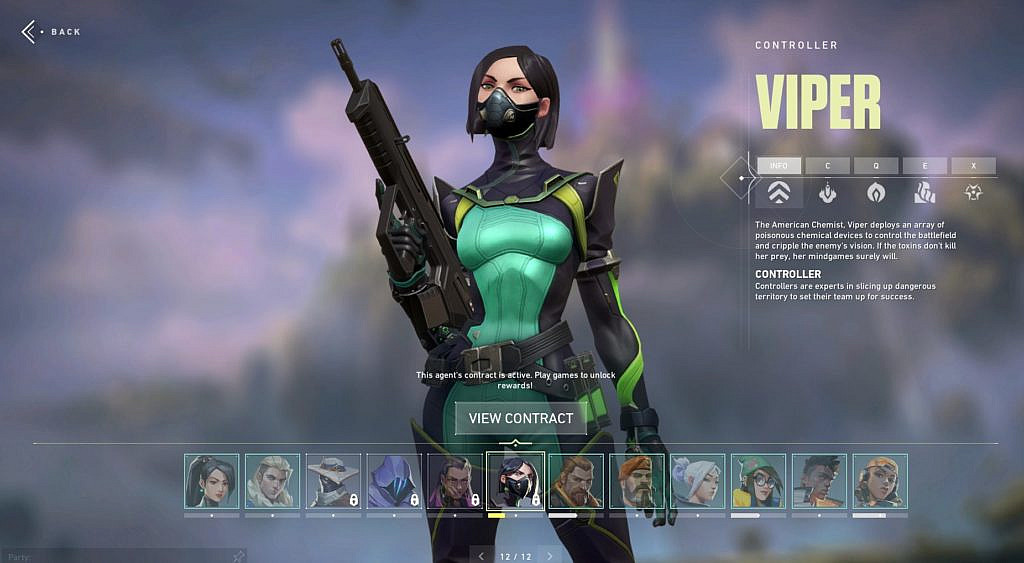Pick the hooded Omen portrait
The image size is (1024, 563).
click(x=394, y=481)
